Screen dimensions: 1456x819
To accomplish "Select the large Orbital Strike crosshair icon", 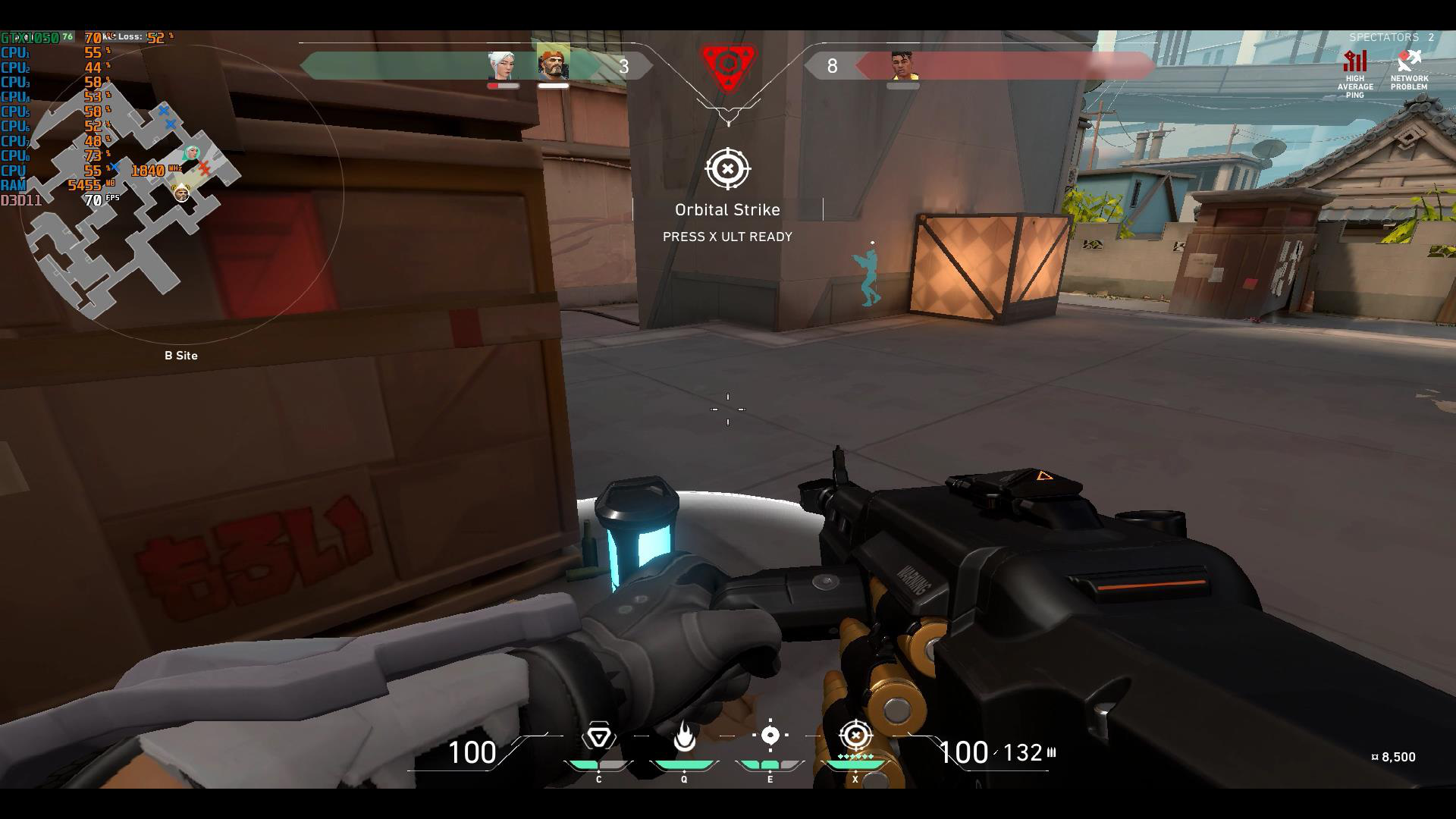I will point(728,169).
